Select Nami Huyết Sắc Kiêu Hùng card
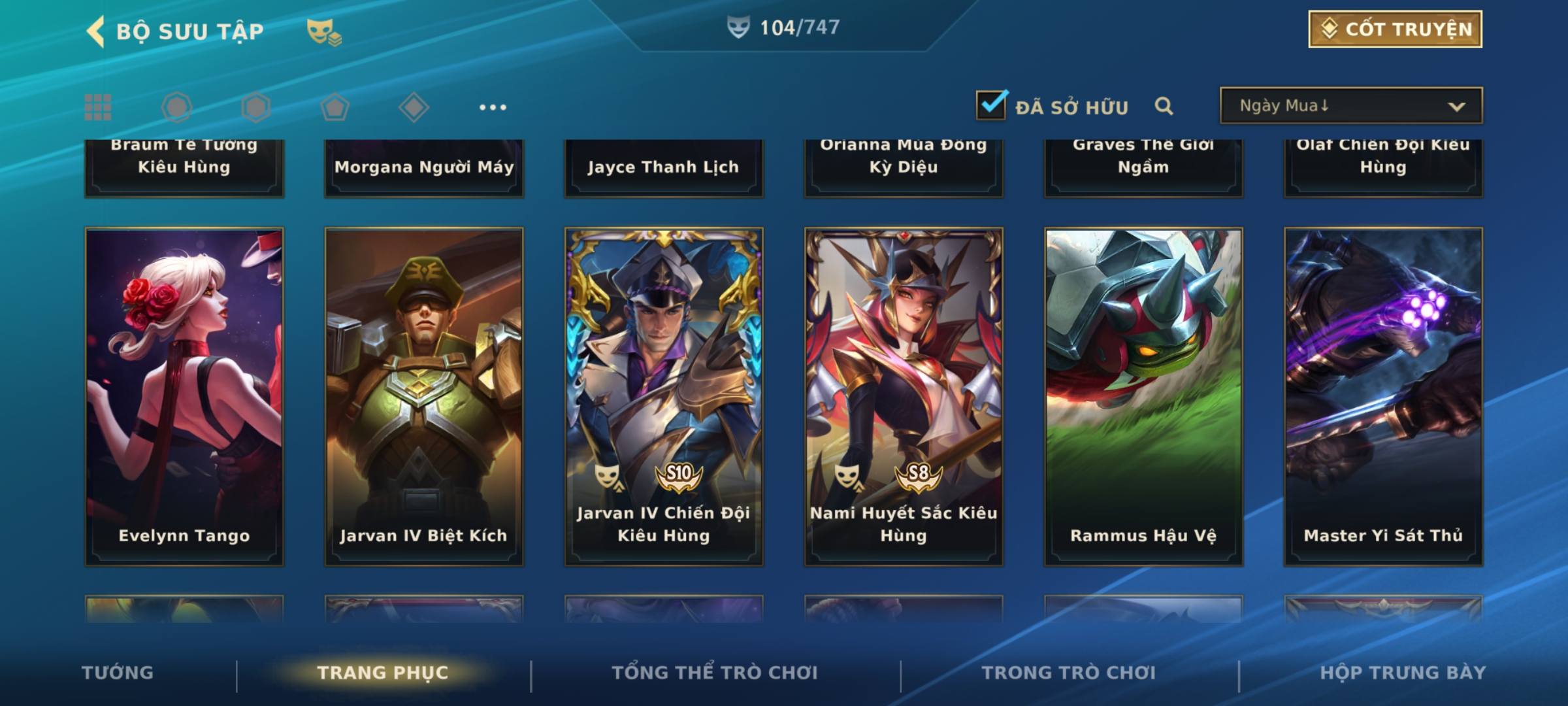The width and height of the screenshot is (1568, 706). 904,396
